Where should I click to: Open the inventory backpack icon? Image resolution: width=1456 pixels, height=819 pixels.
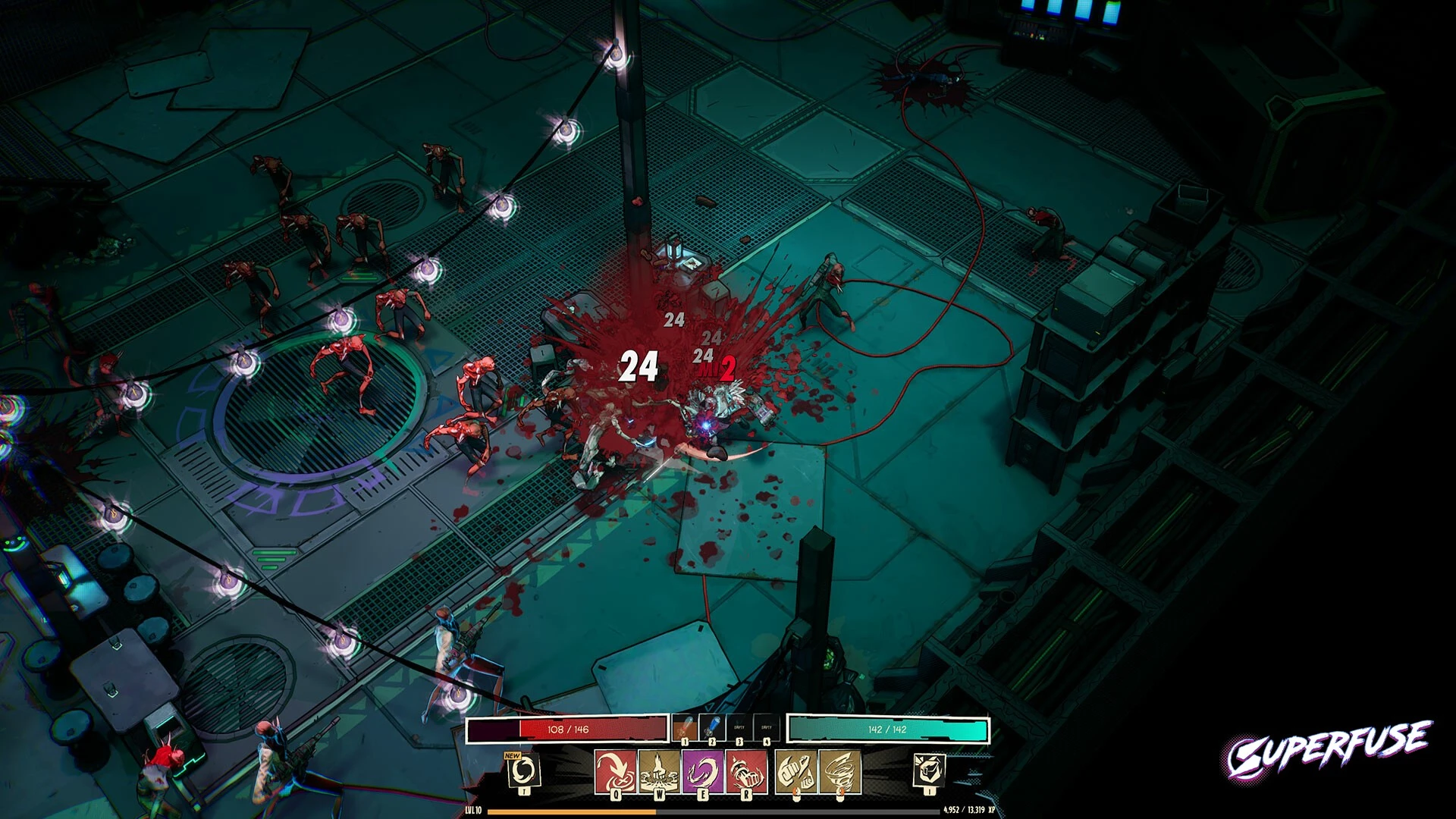(x=929, y=771)
